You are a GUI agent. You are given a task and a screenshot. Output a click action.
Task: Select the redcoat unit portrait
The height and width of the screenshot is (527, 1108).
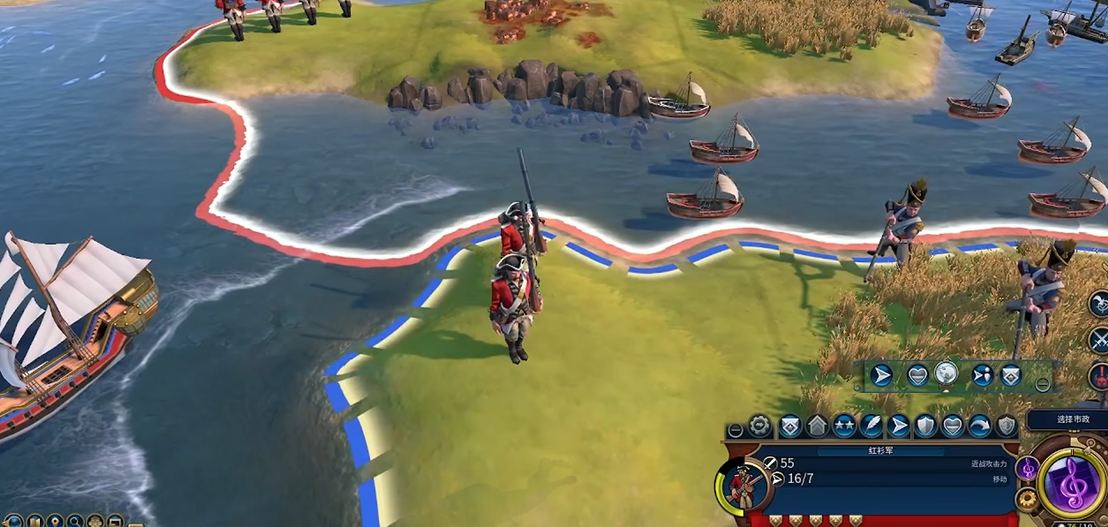(741, 487)
